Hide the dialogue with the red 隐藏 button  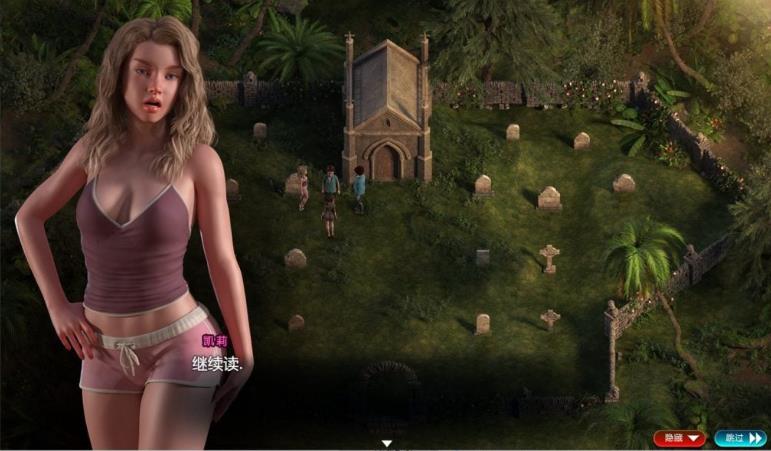(x=680, y=438)
